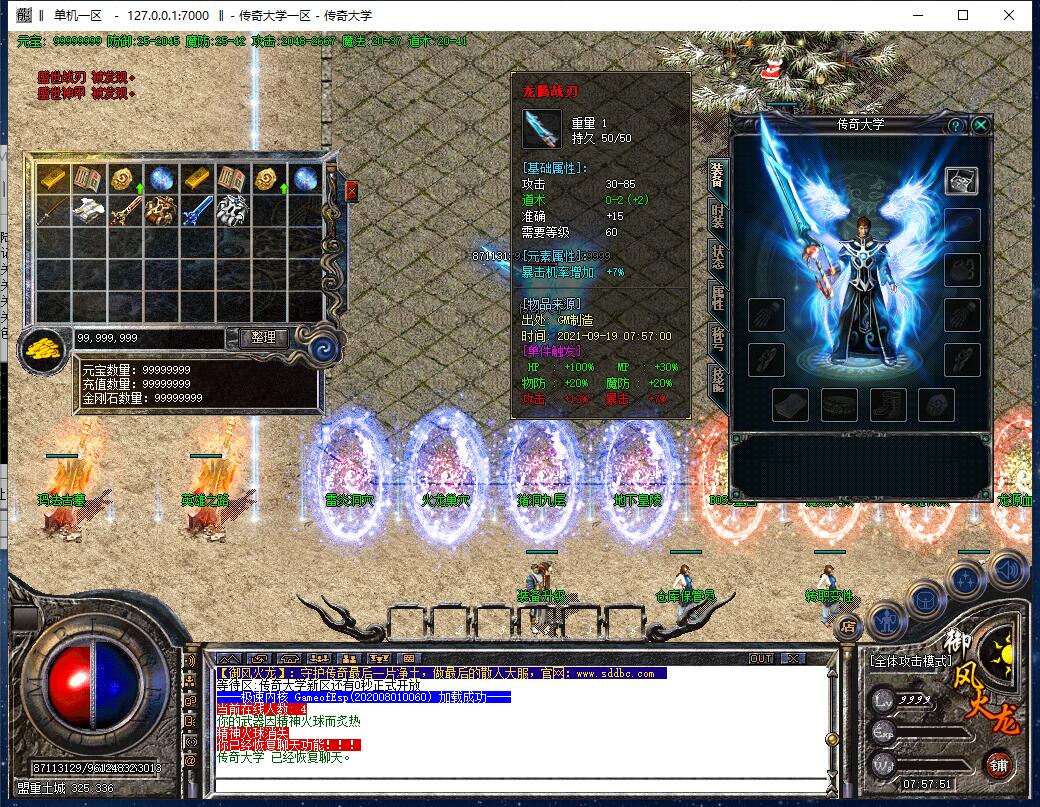The width and height of the screenshot is (1040, 807).
Task: Maximize the game window
Action: point(962,15)
